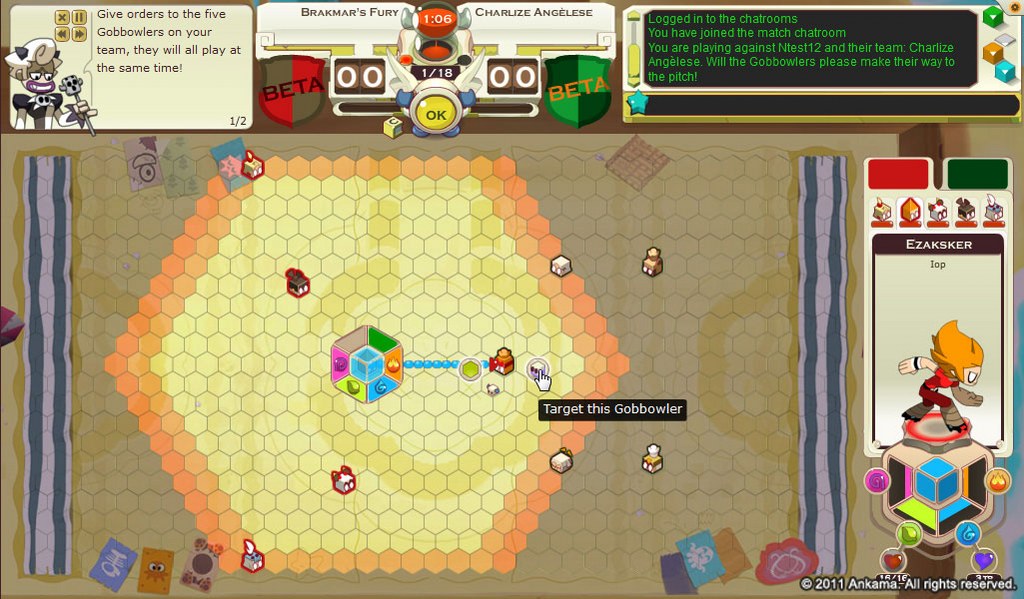1024x599 pixels.
Task: Activate the pink spiral ability on side panel
Action: (877, 482)
